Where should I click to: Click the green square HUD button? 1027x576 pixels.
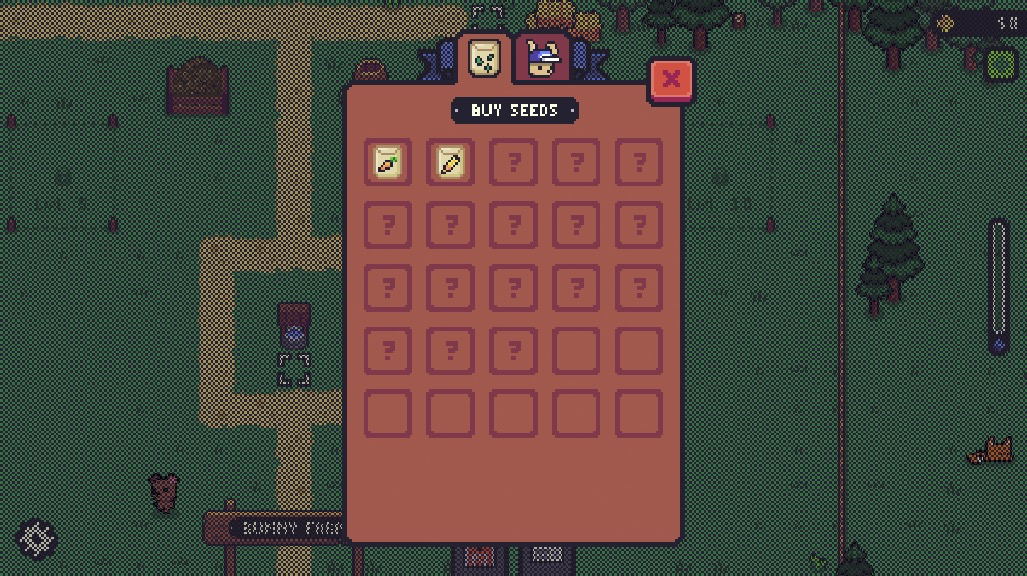click(x=1001, y=66)
